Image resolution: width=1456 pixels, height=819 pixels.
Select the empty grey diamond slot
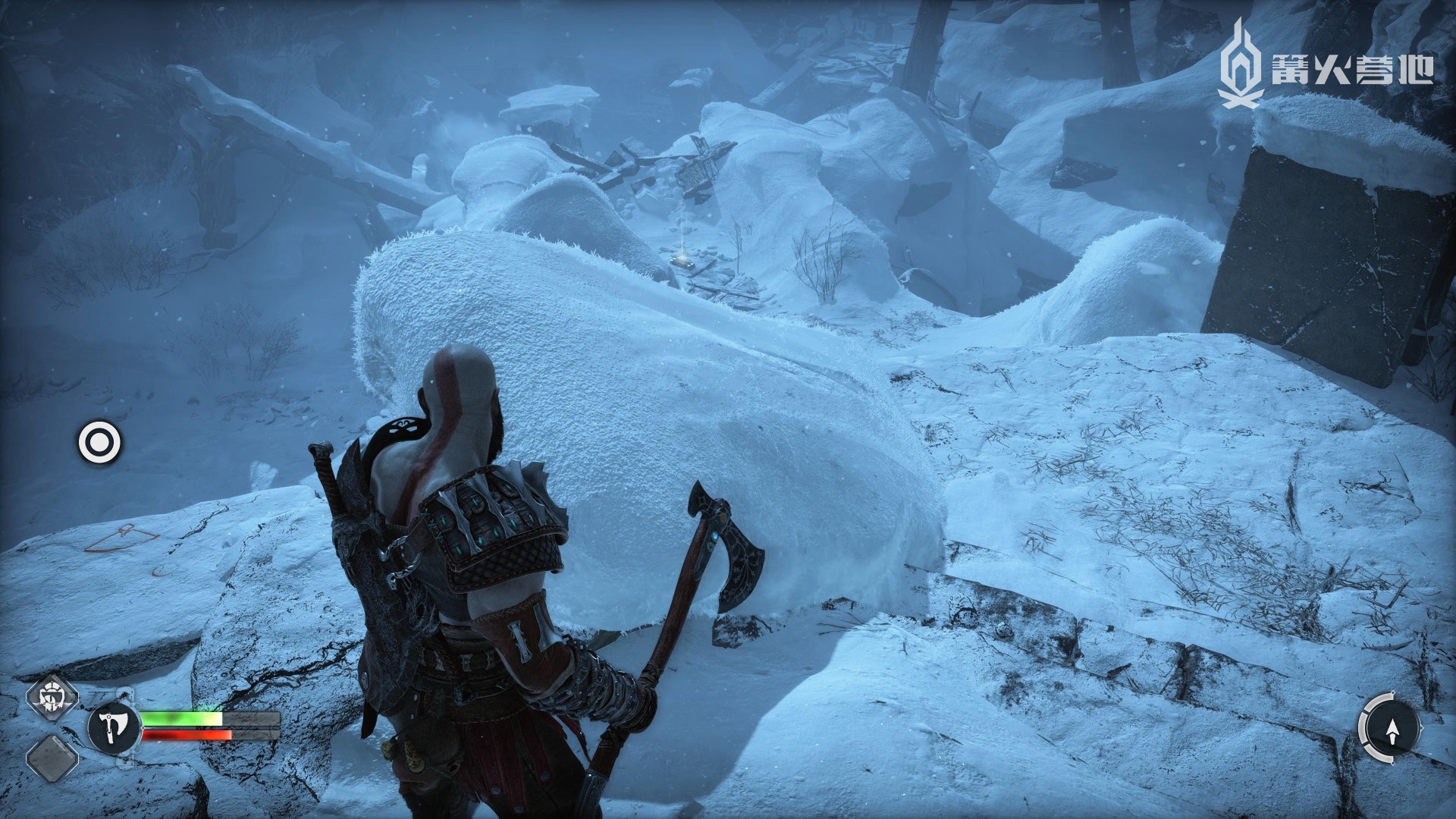coord(52,758)
